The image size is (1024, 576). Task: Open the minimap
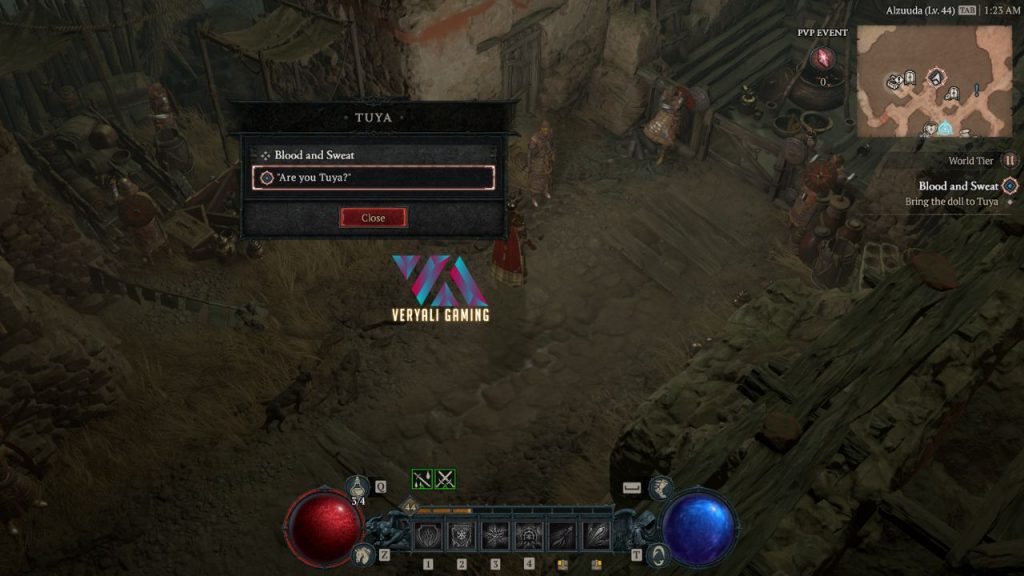pos(934,81)
